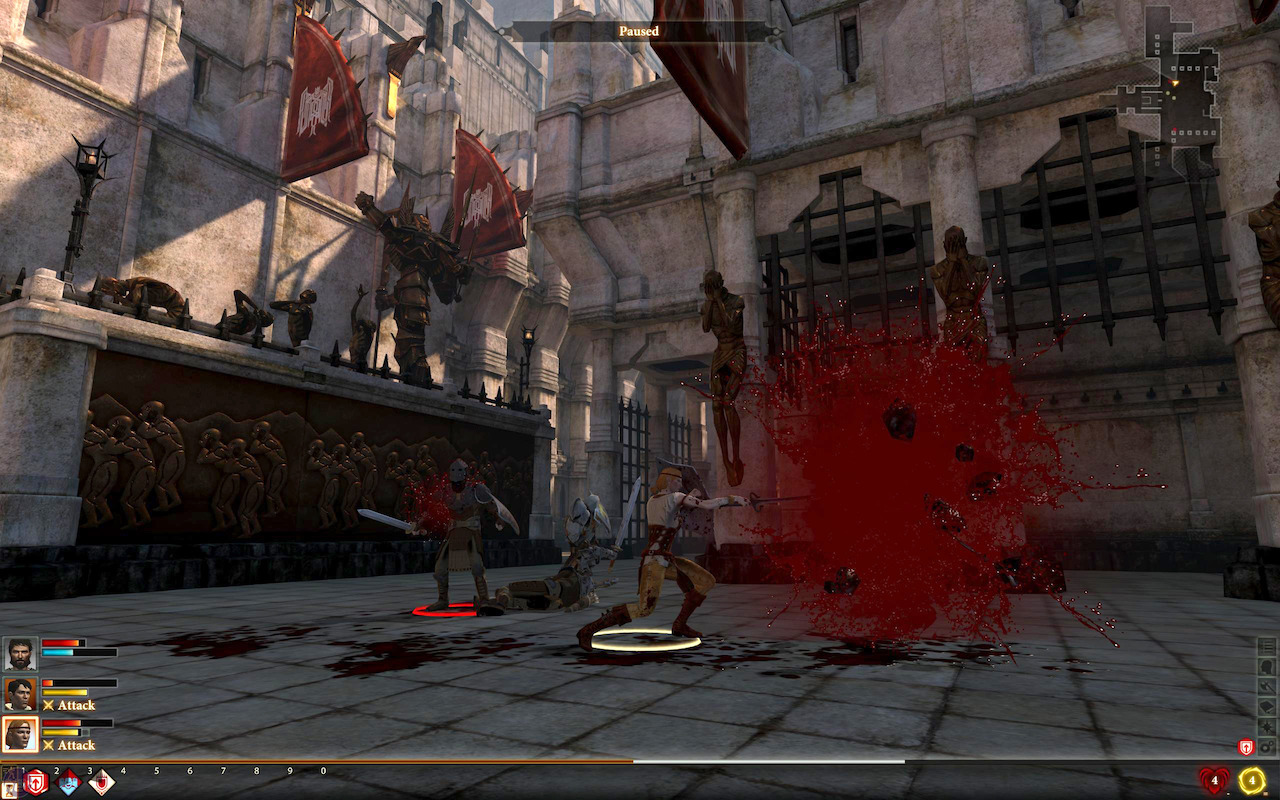The height and width of the screenshot is (800, 1280).
Task: Open the starburst abilities icon
Action: (1267, 726)
